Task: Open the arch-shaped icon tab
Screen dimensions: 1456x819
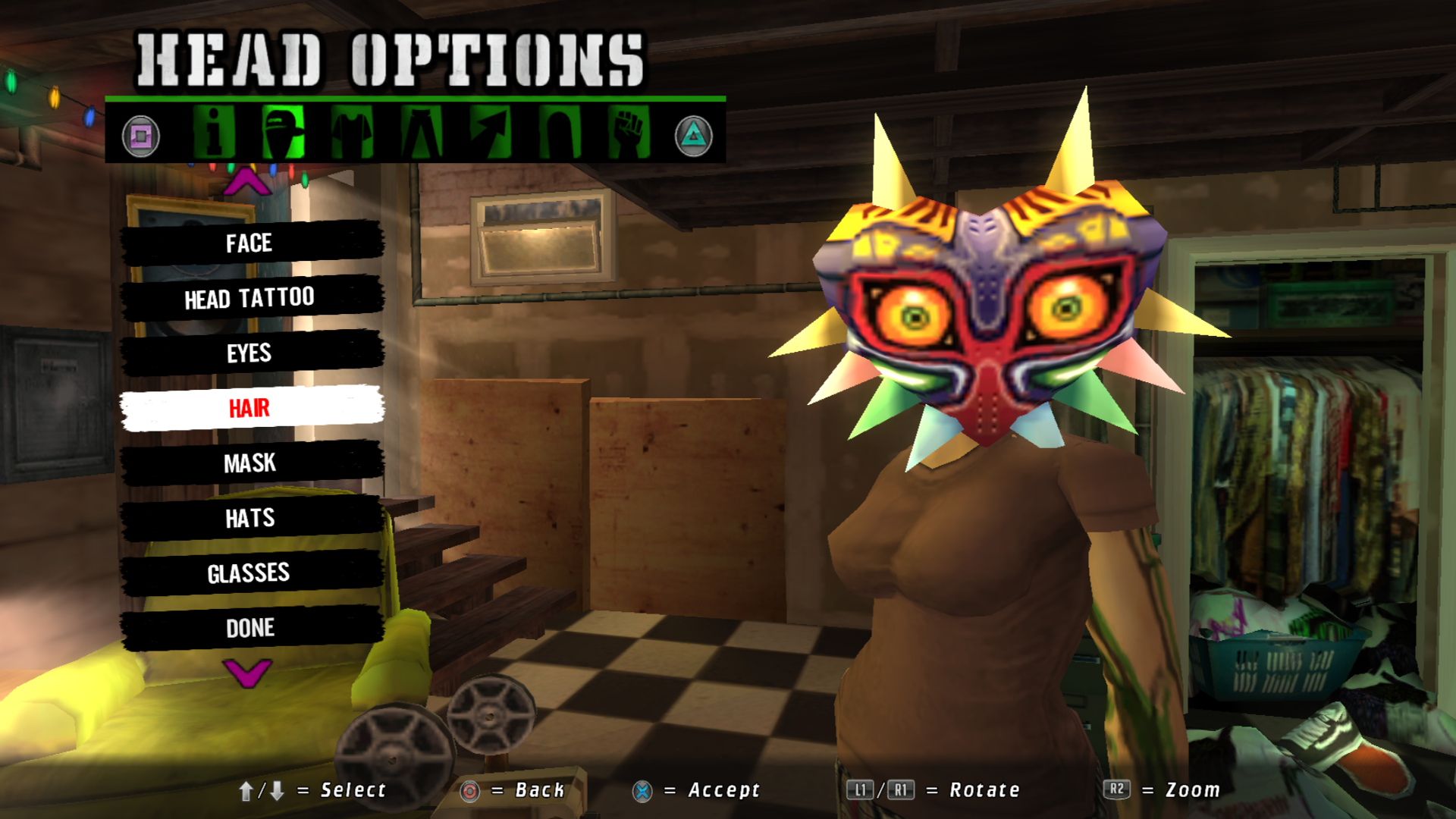Action: pyautogui.click(x=560, y=133)
